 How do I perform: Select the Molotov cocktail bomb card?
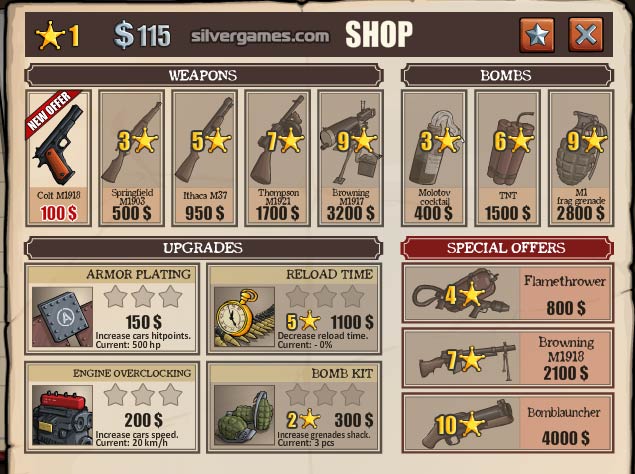(434, 158)
